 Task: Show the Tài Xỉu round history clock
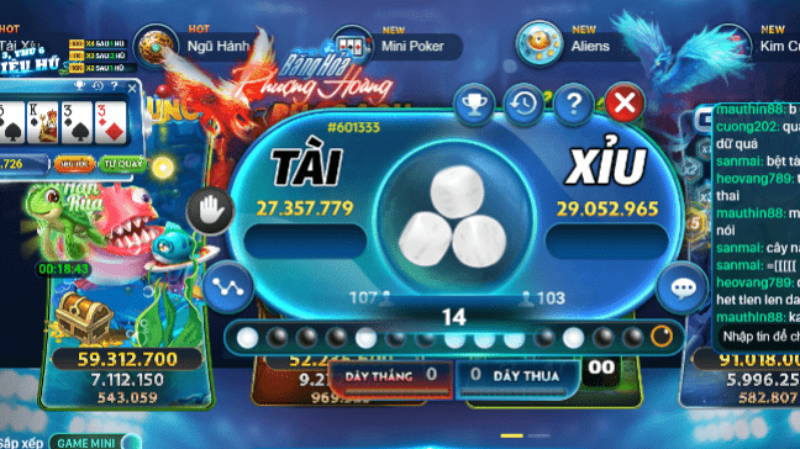click(x=523, y=102)
